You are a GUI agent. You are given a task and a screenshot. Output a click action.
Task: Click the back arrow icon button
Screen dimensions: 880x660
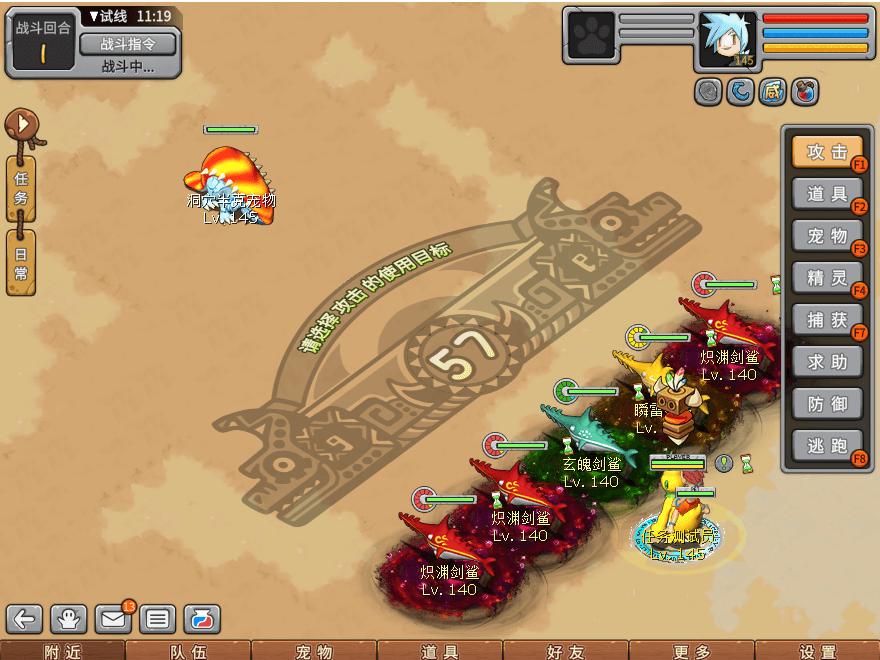click(x=24, y=620)
